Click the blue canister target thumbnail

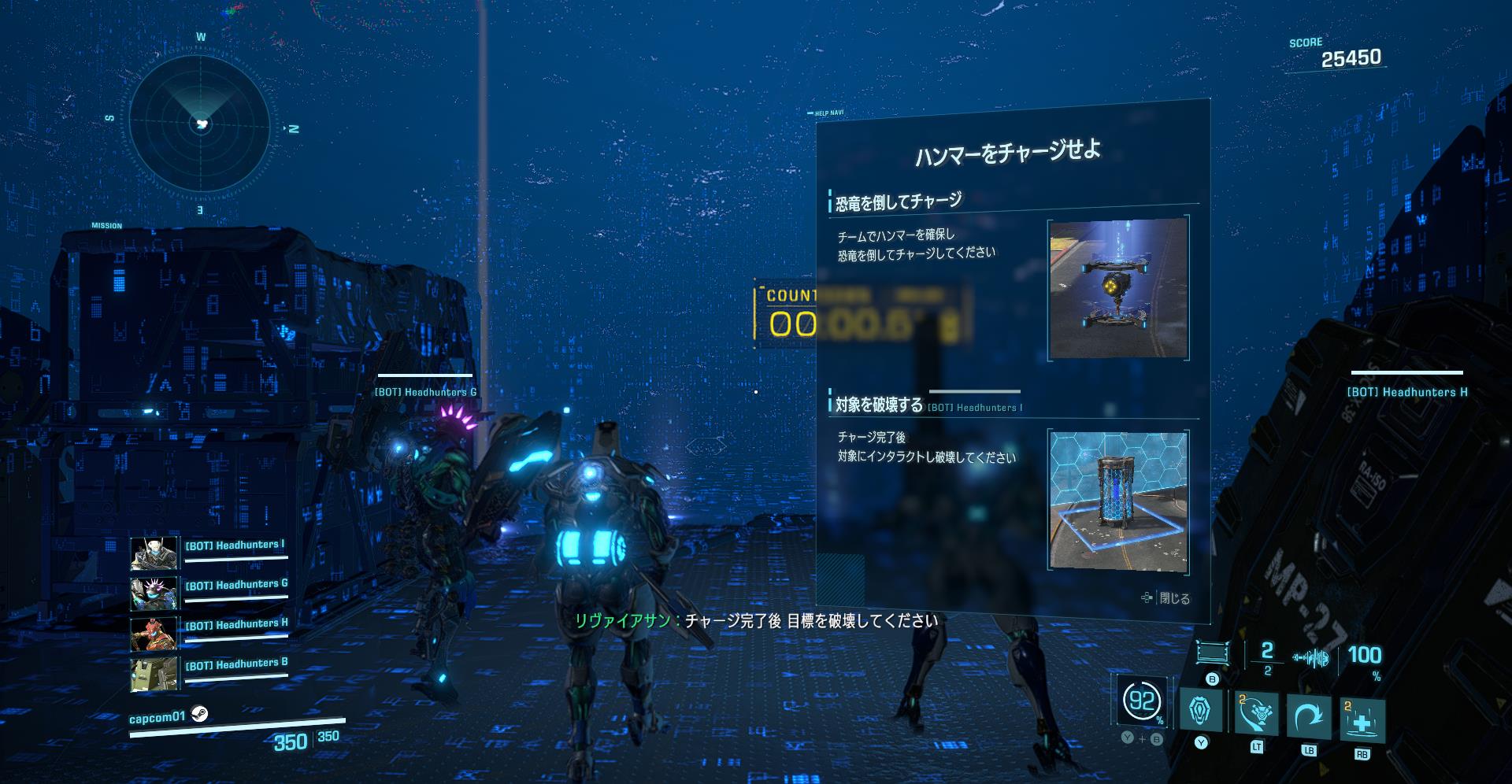[1118, 500]
